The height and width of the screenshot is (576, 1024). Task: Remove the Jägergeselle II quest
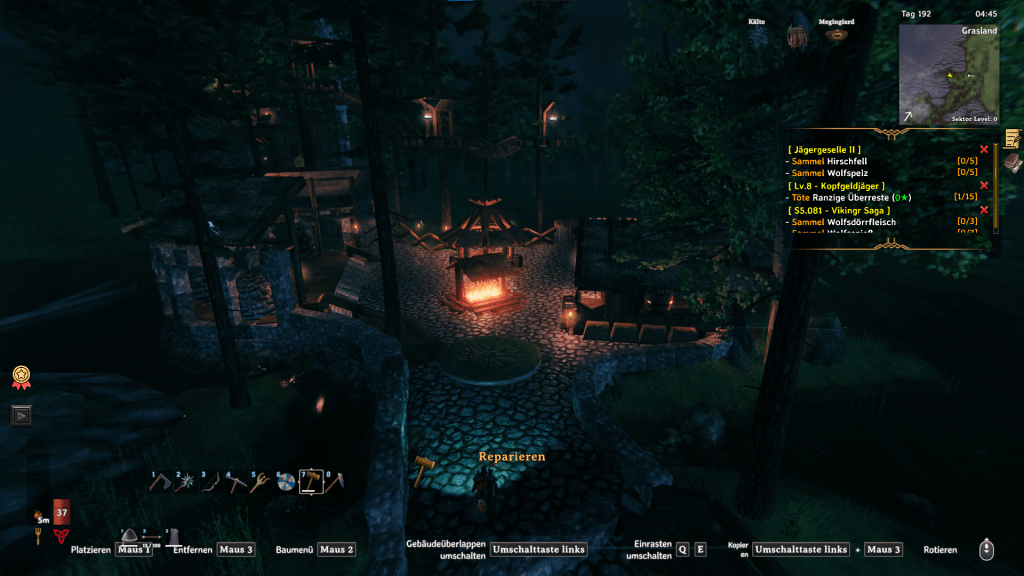coord(984,150)
